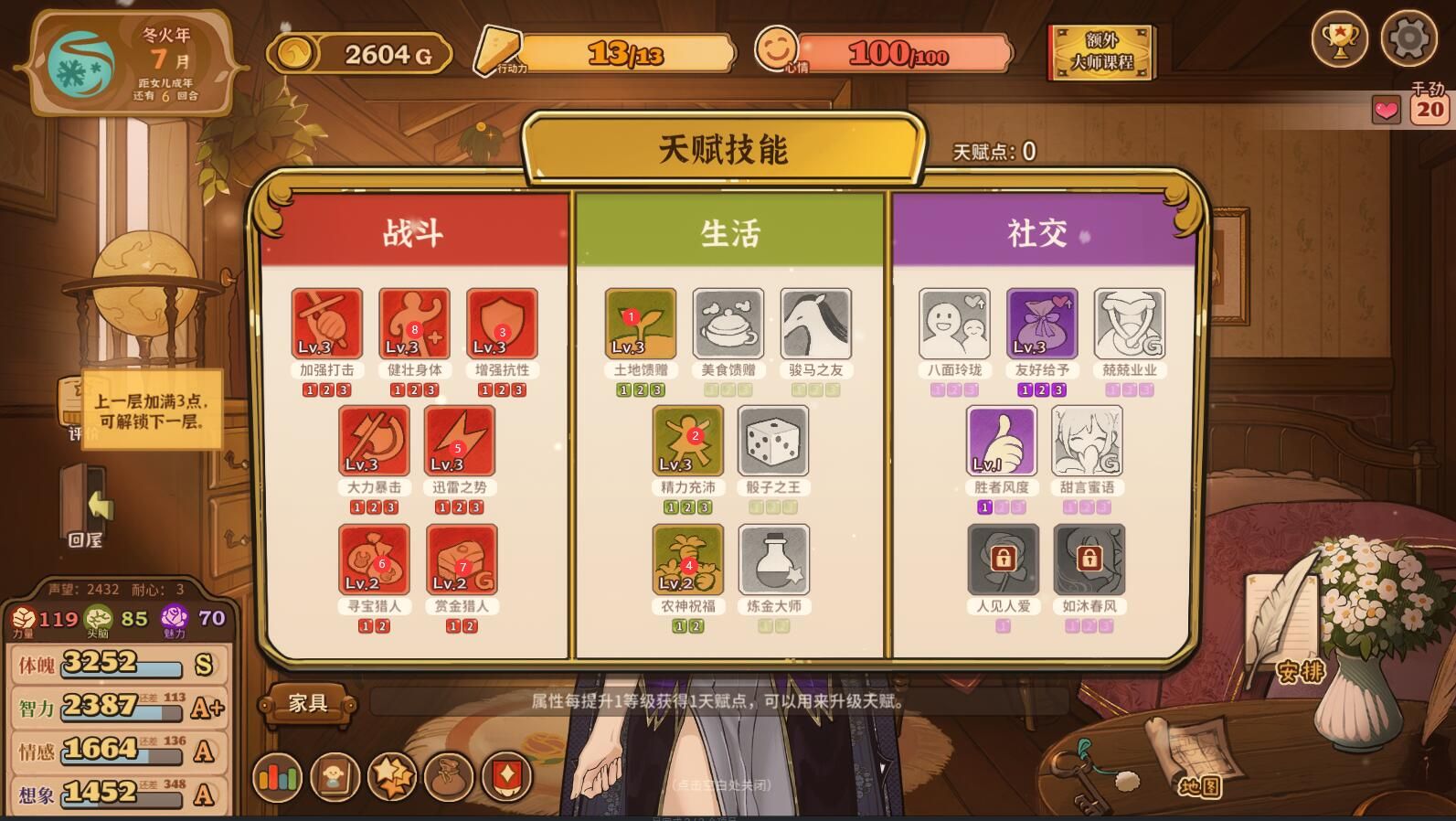Open the settings gear
The height and width of the screenshot is (821, 1456).
coord(1409,39)
